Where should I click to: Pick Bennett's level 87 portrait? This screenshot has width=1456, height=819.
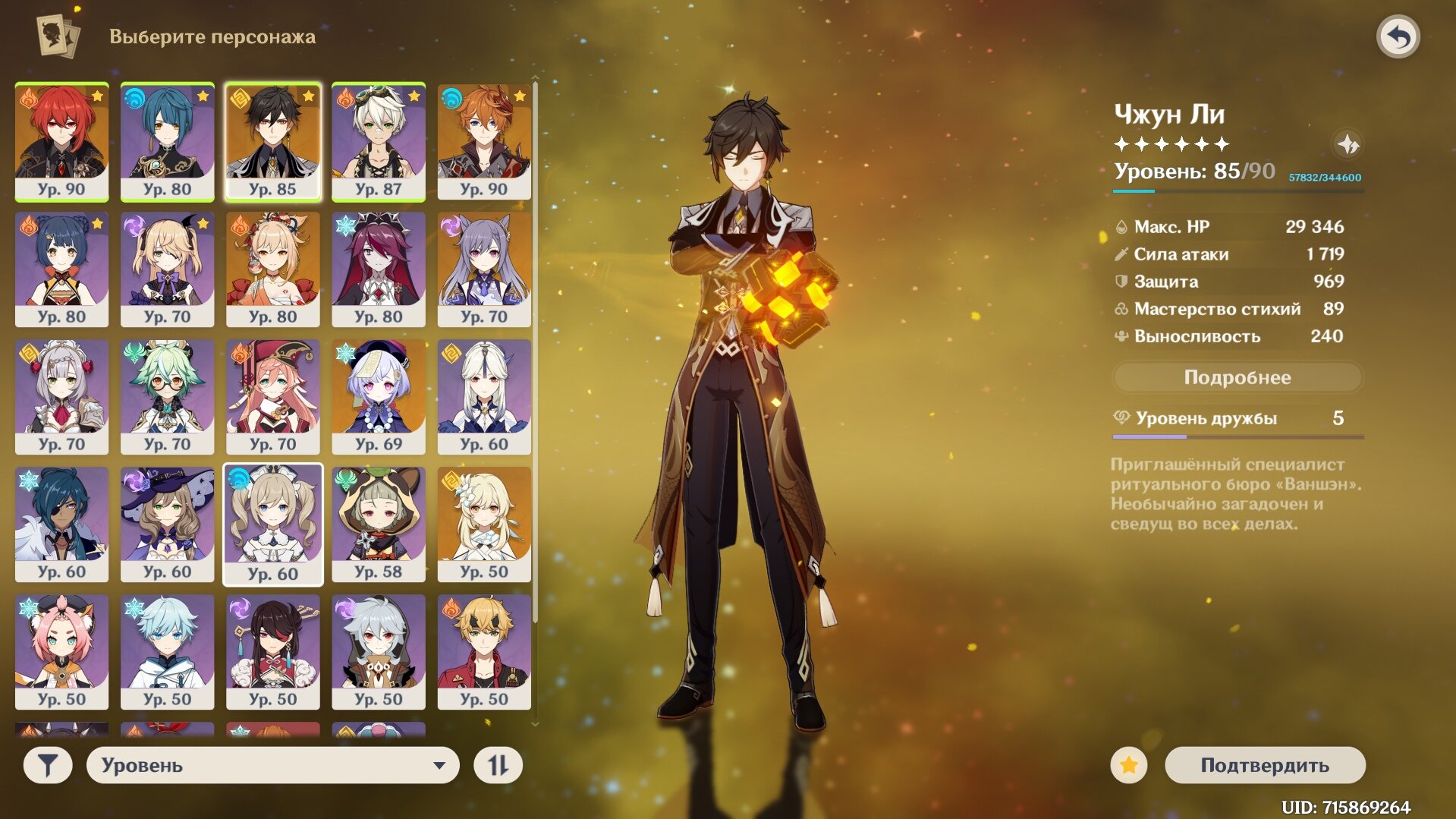coord(378,141)
